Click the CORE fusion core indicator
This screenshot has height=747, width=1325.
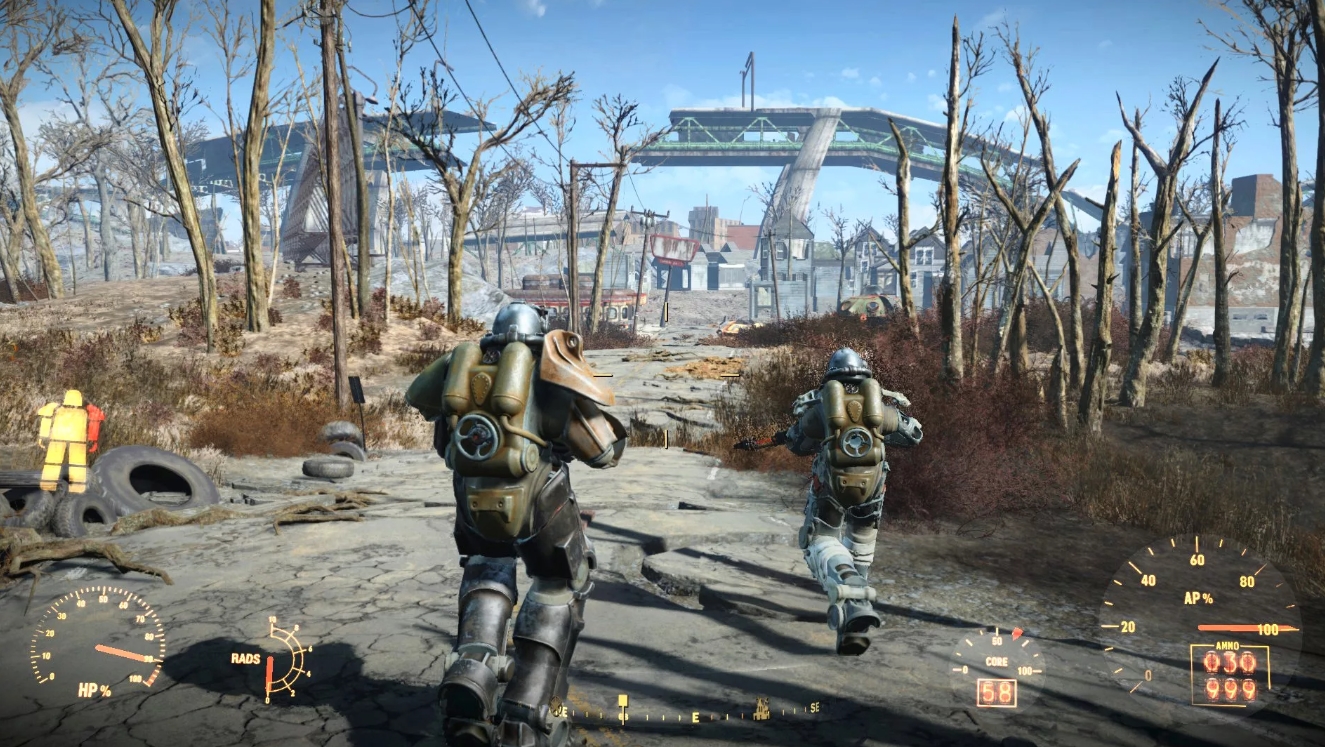coord(995,660)
